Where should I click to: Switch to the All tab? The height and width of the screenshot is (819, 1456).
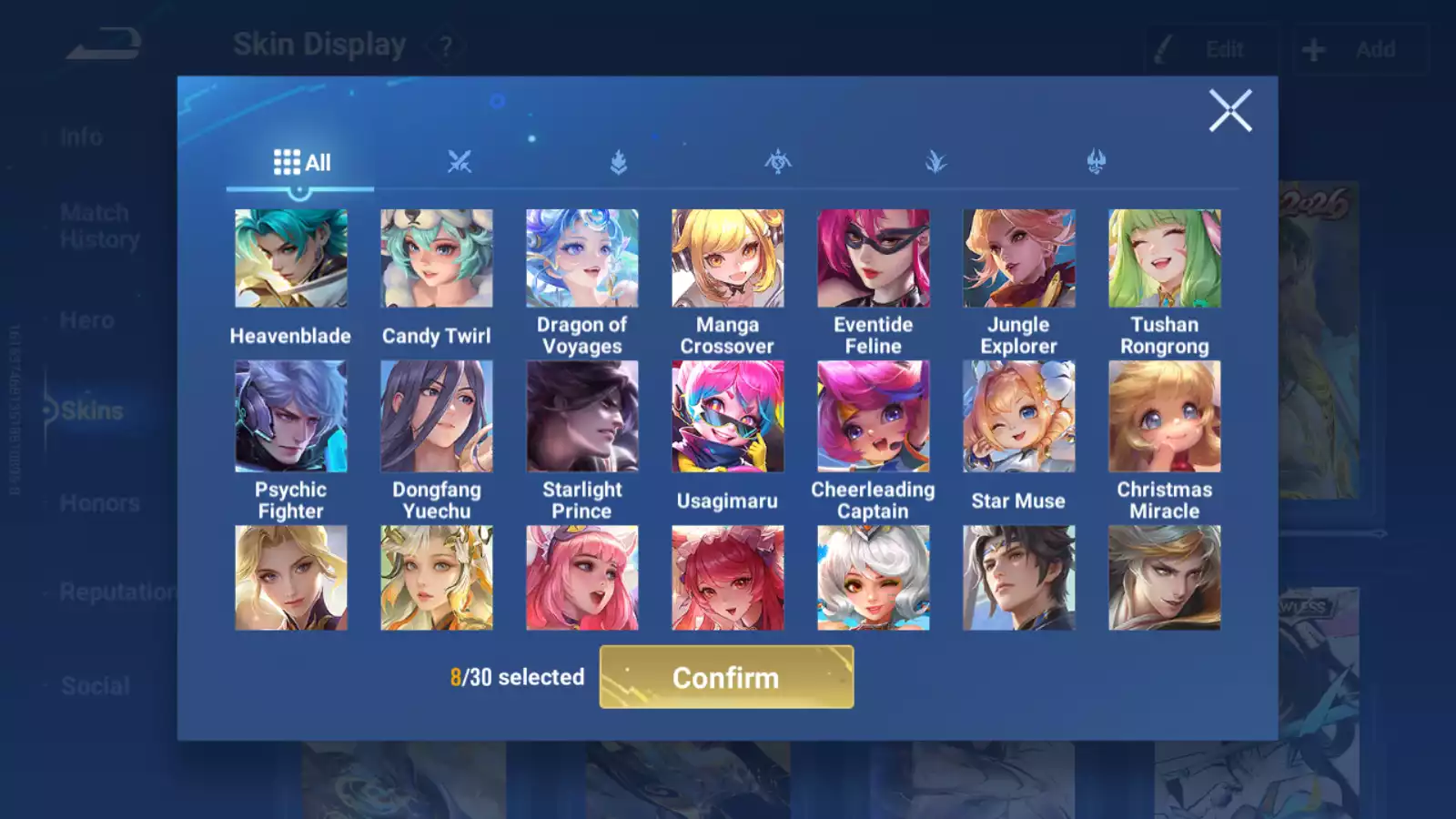click(300, 161)
